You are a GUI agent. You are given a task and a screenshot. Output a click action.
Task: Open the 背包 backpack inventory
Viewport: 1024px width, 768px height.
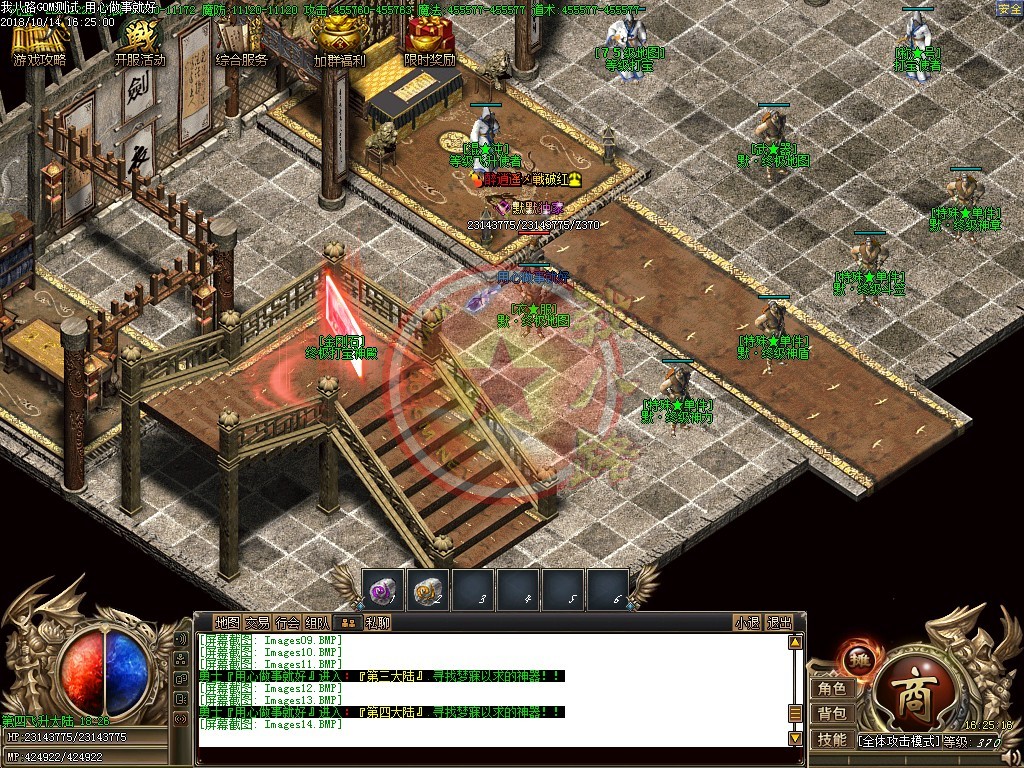point(832,714)
